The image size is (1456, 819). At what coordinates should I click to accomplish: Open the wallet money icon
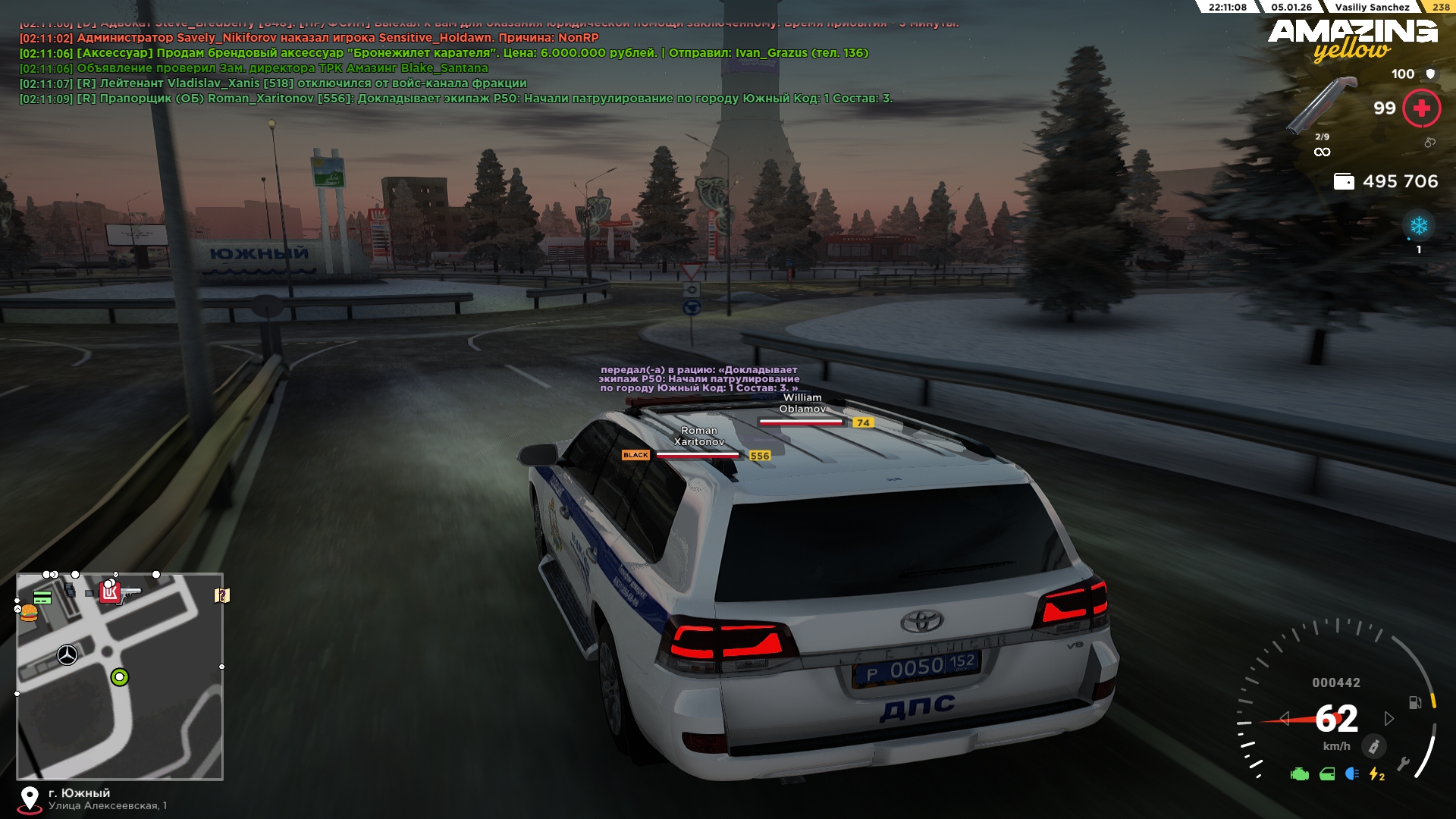click(1344, 182)
